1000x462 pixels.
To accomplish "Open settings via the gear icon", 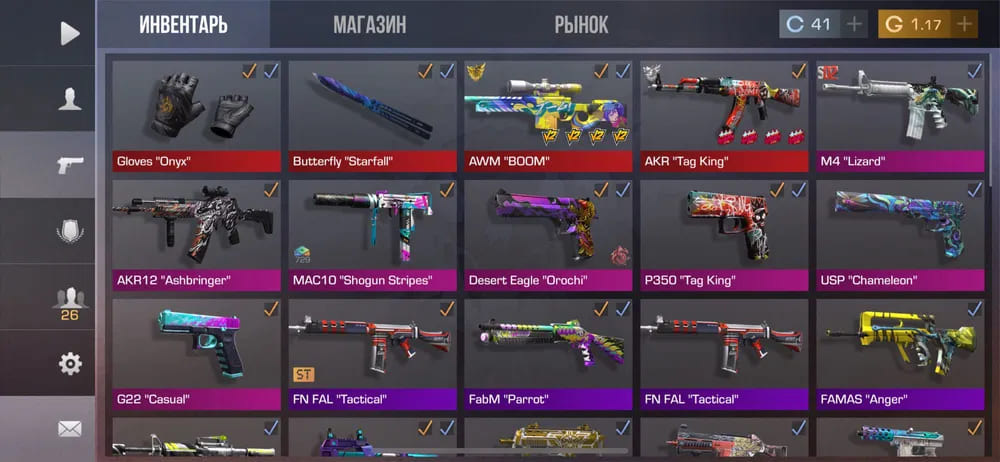I will pyautogui.click(x=69, y=364).
